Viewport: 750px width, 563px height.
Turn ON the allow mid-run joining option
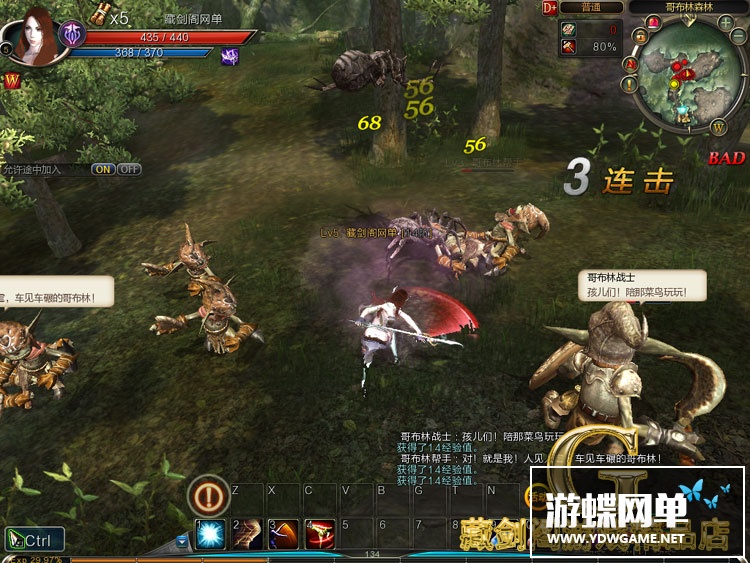pos(103,169)
